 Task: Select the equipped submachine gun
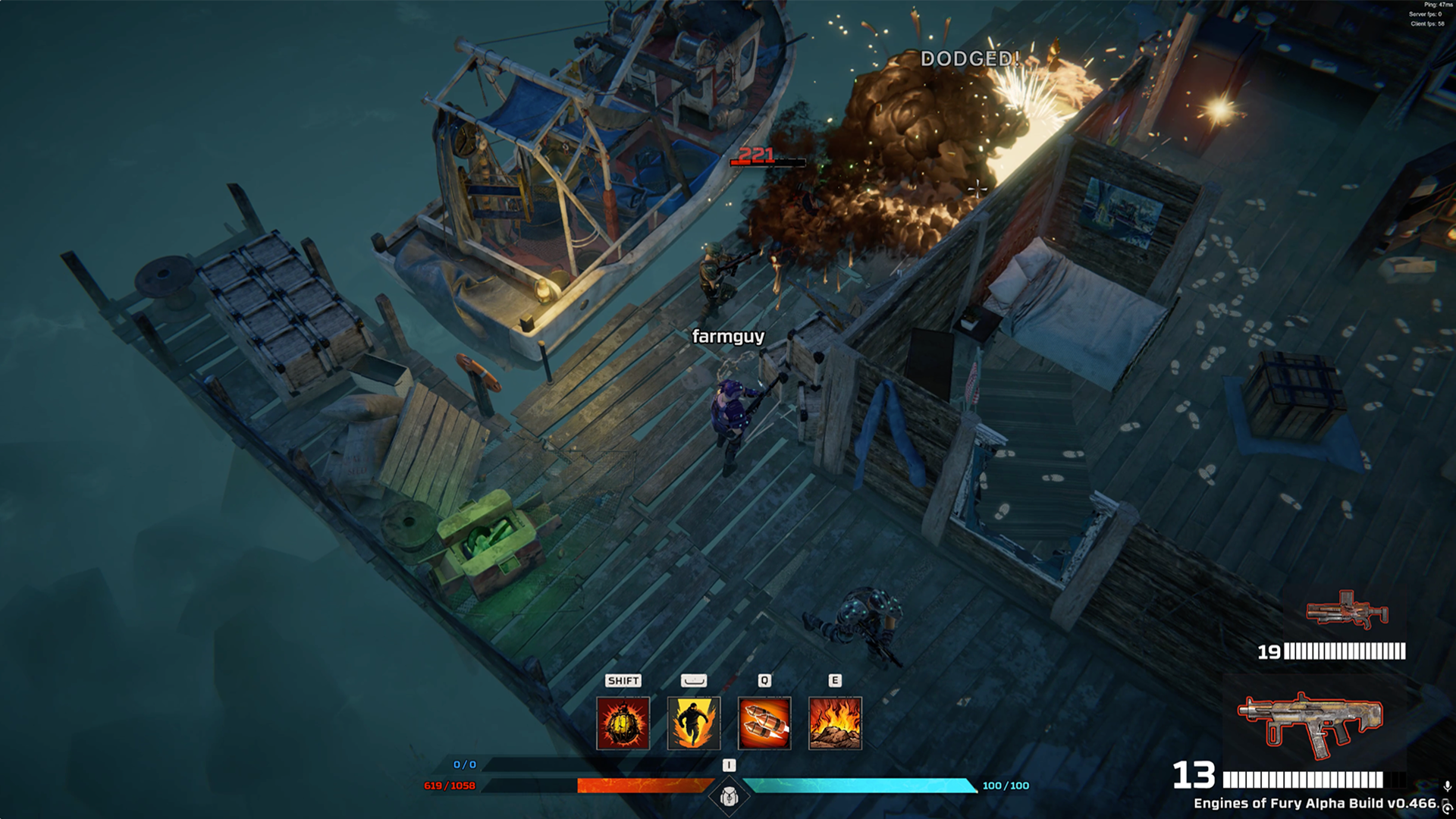click(x=1310, y=724)
